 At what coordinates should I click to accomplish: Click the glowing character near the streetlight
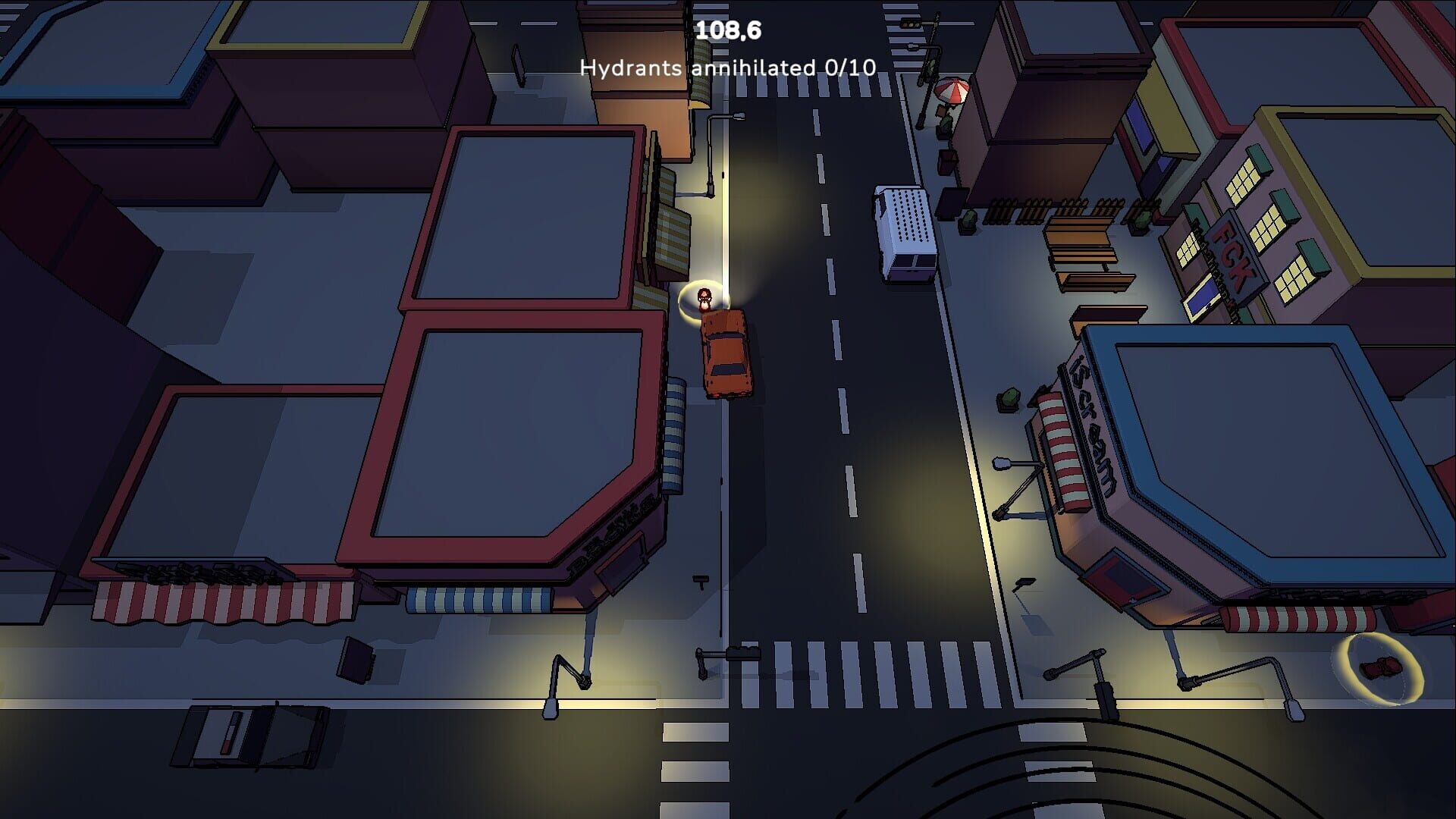tap(704, 297)
